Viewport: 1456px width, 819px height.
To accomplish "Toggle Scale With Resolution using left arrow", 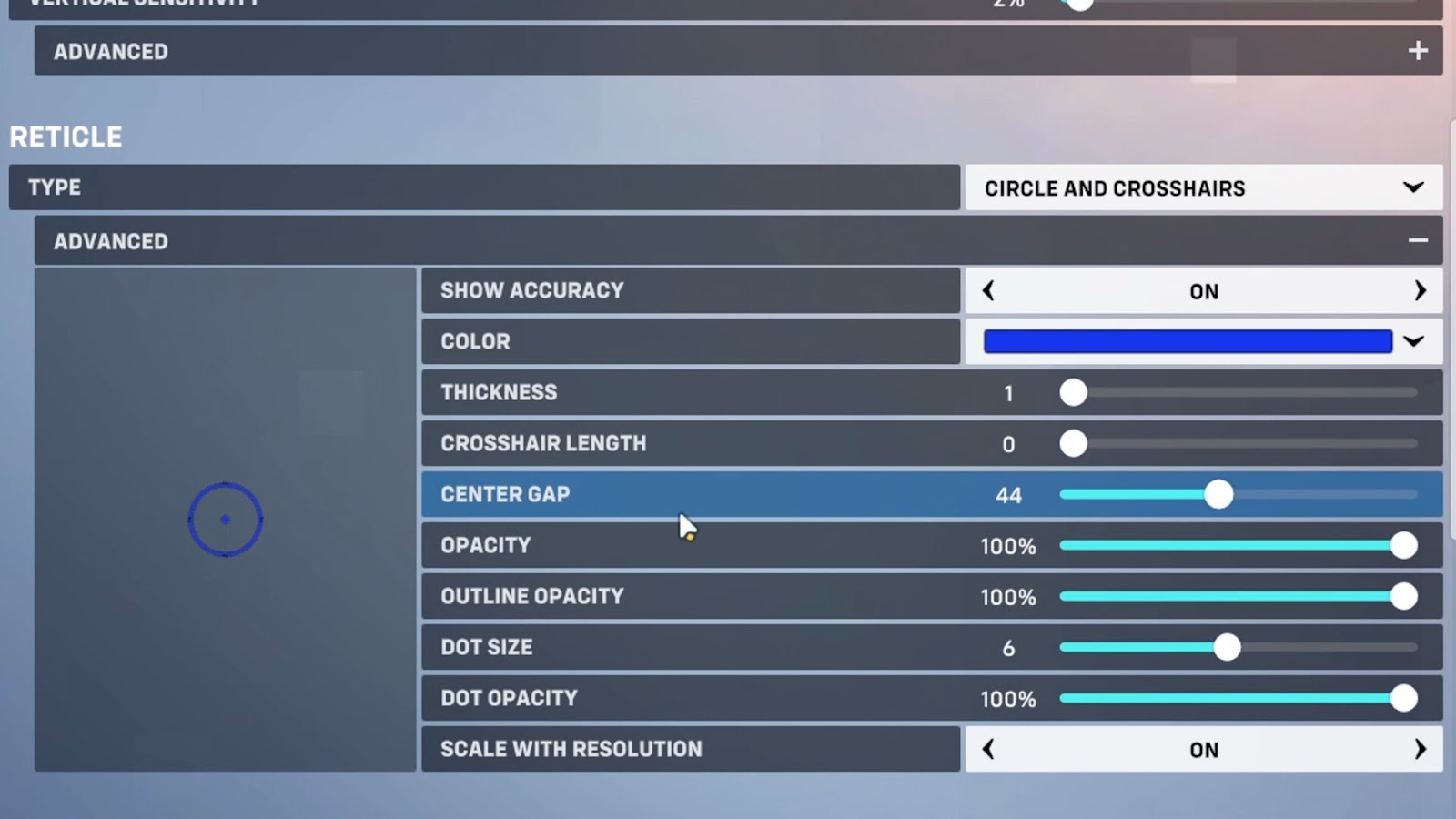I will click(988, 749).
